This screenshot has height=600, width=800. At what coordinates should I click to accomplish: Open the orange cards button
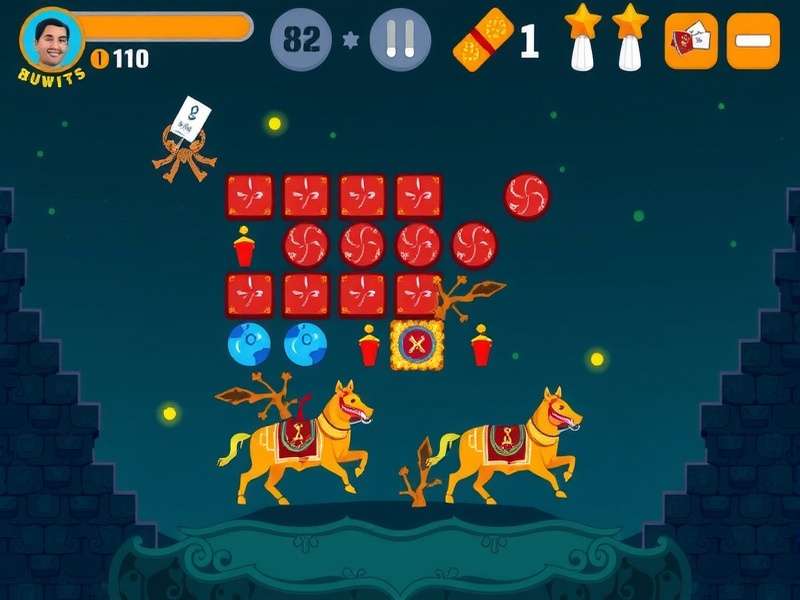coord(691,41)
